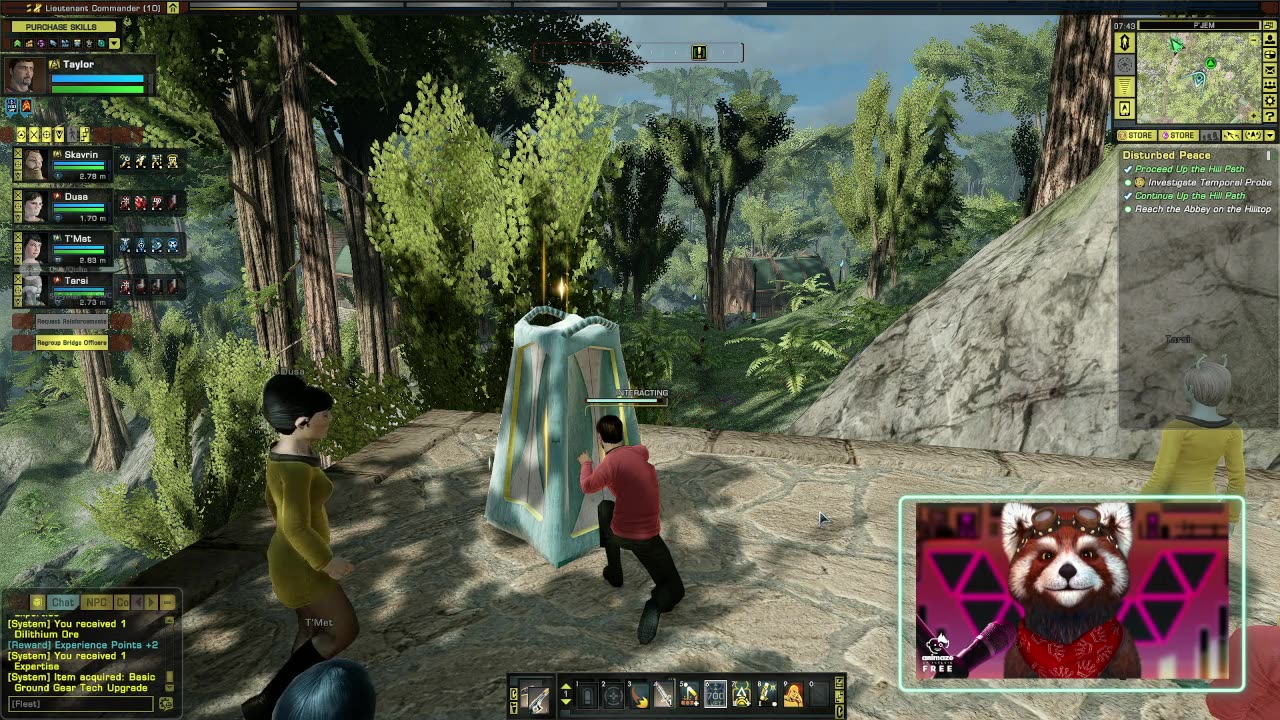The height and width of the screenshot is (720, 1280).
Task: Select the Investigate Temporal Probe objective
Action: [1209, 183]
